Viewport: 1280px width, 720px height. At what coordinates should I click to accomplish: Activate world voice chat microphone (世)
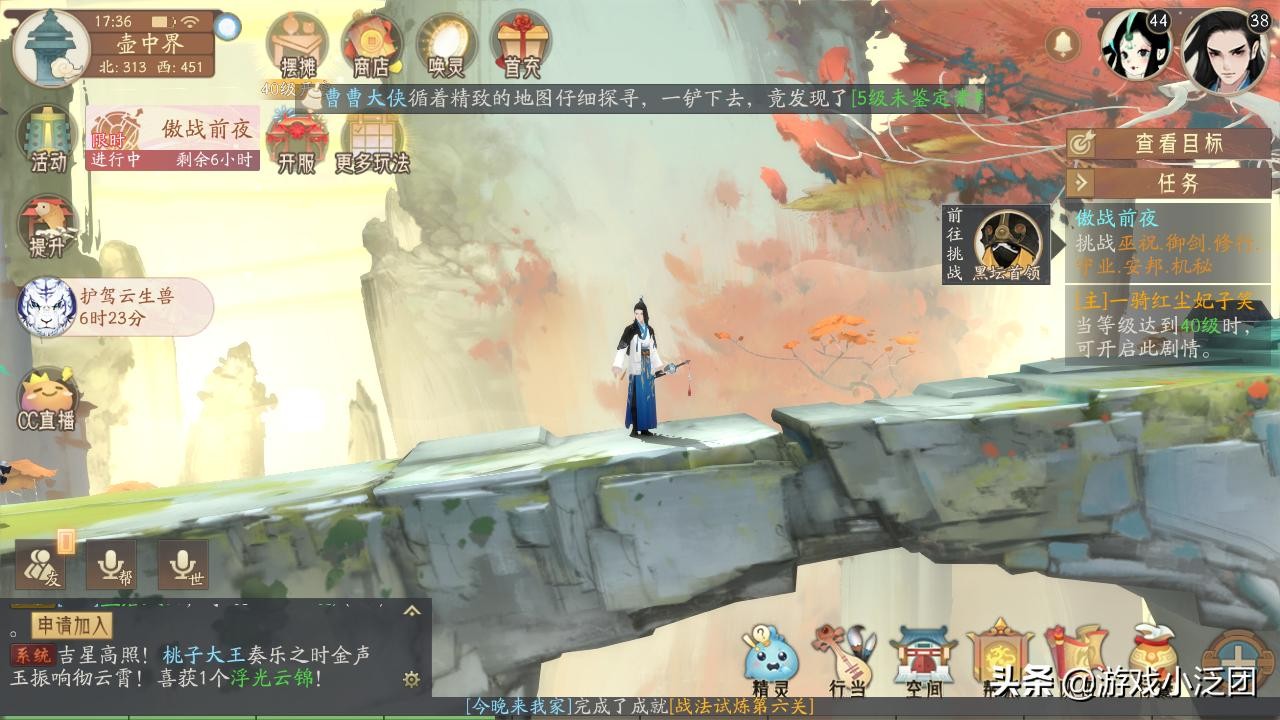coord(183,566)
